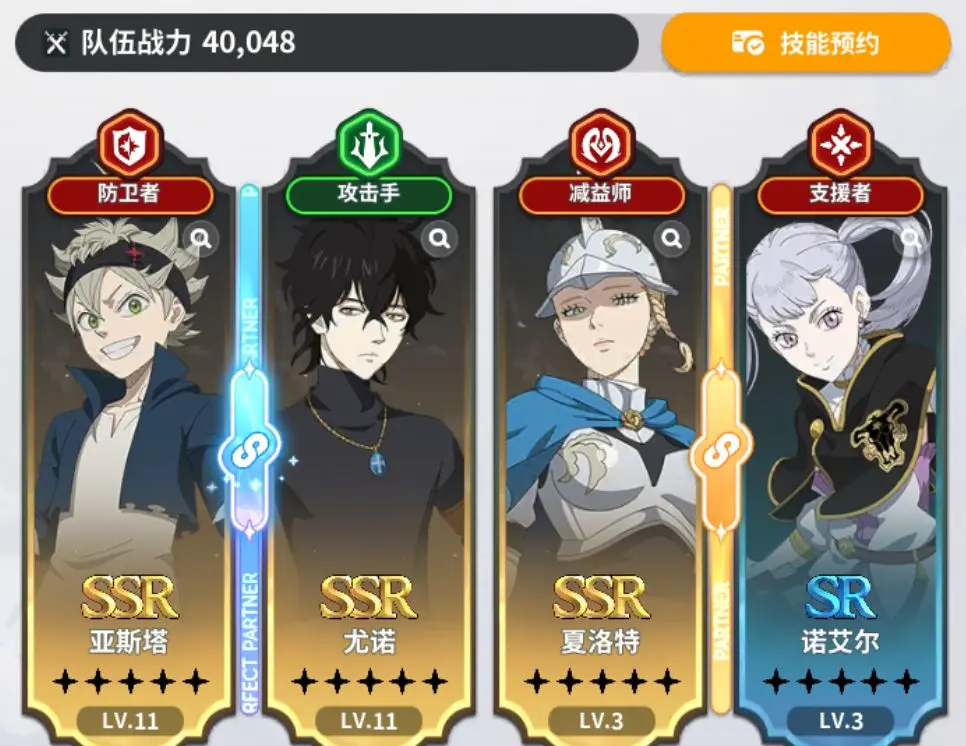Inspect 亚斯塔 with the magnifier icon
966x746 pixels.
[201, 238]
